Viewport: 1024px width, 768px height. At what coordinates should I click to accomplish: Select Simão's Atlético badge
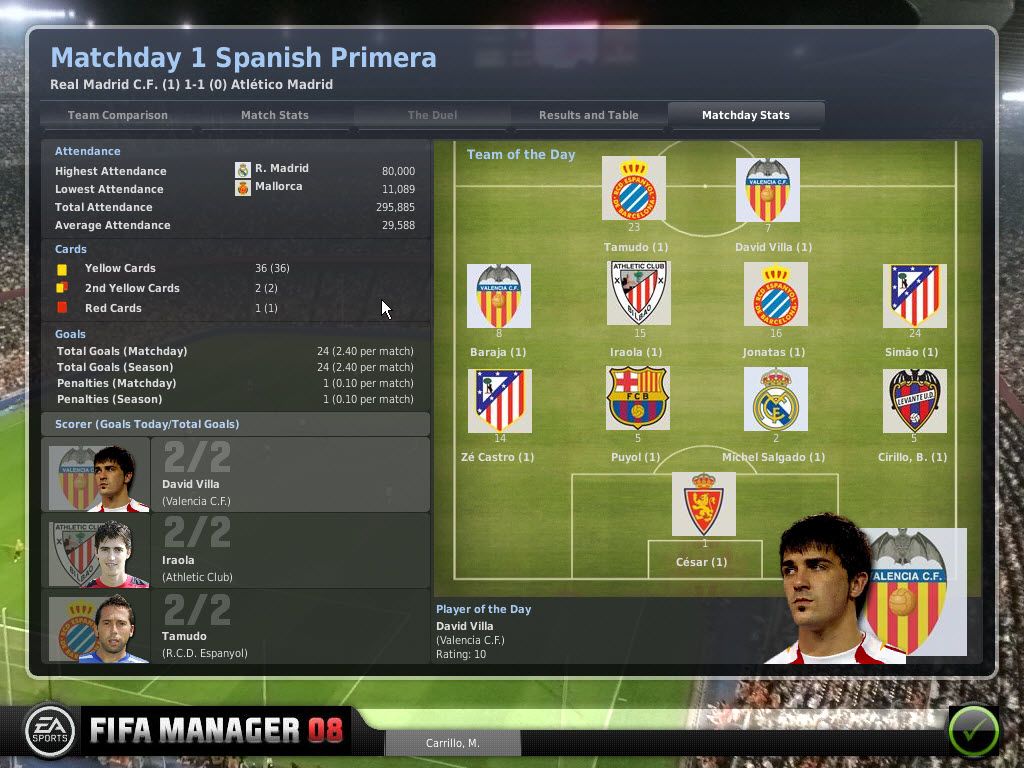click(915, 296)
